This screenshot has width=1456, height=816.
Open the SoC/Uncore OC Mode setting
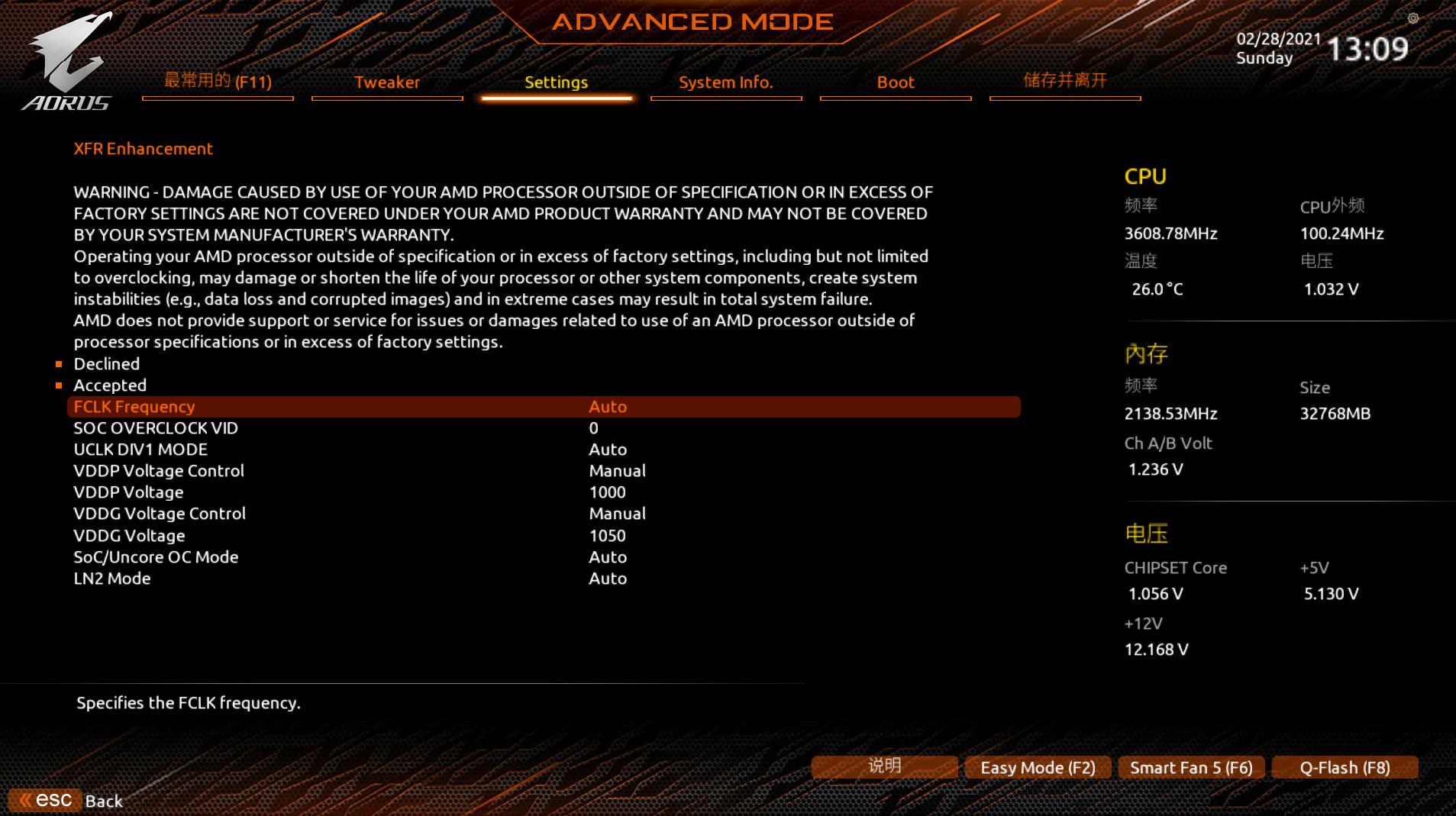click(607, 557)
